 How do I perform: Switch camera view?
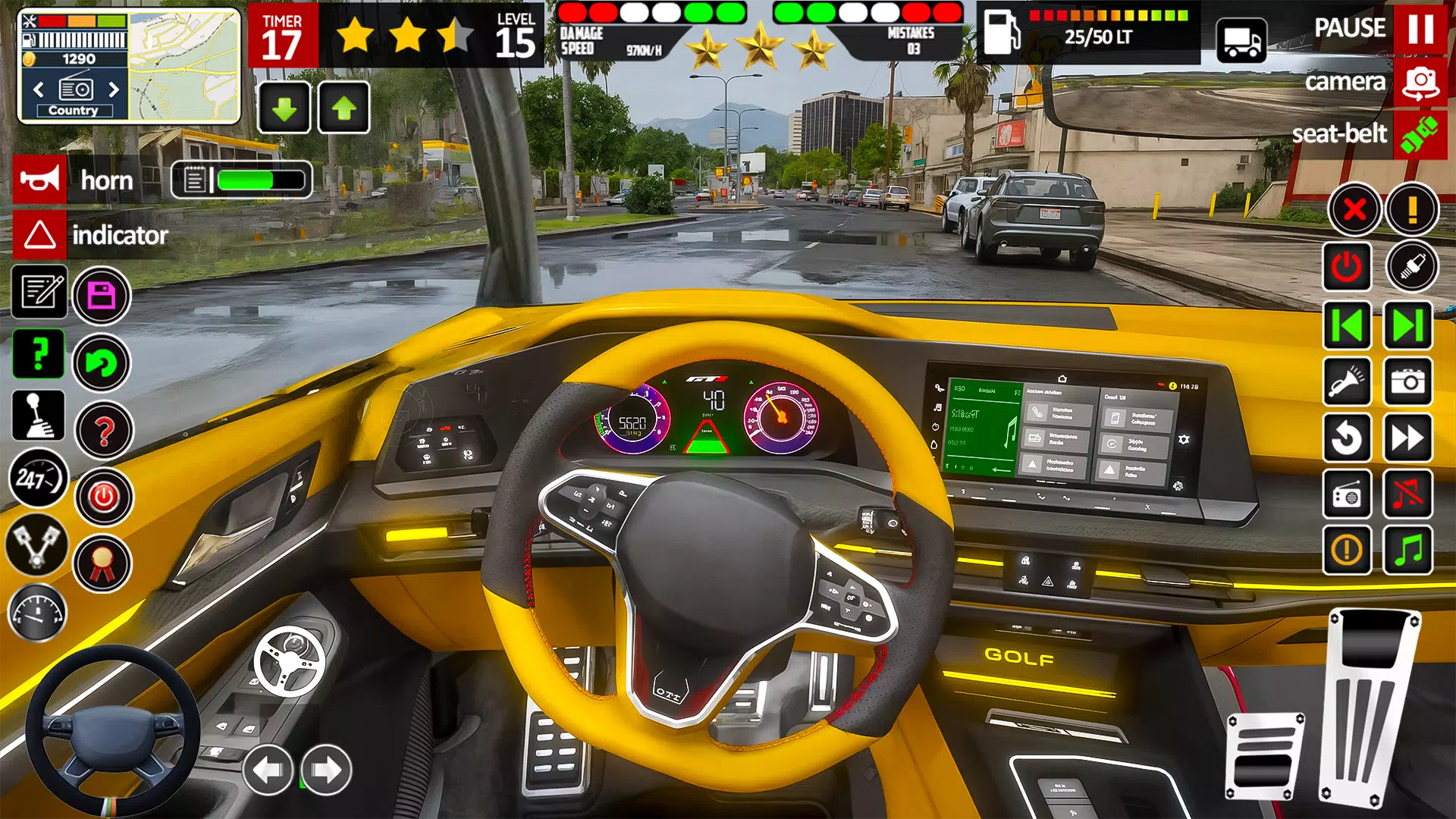coord(1420,82)
